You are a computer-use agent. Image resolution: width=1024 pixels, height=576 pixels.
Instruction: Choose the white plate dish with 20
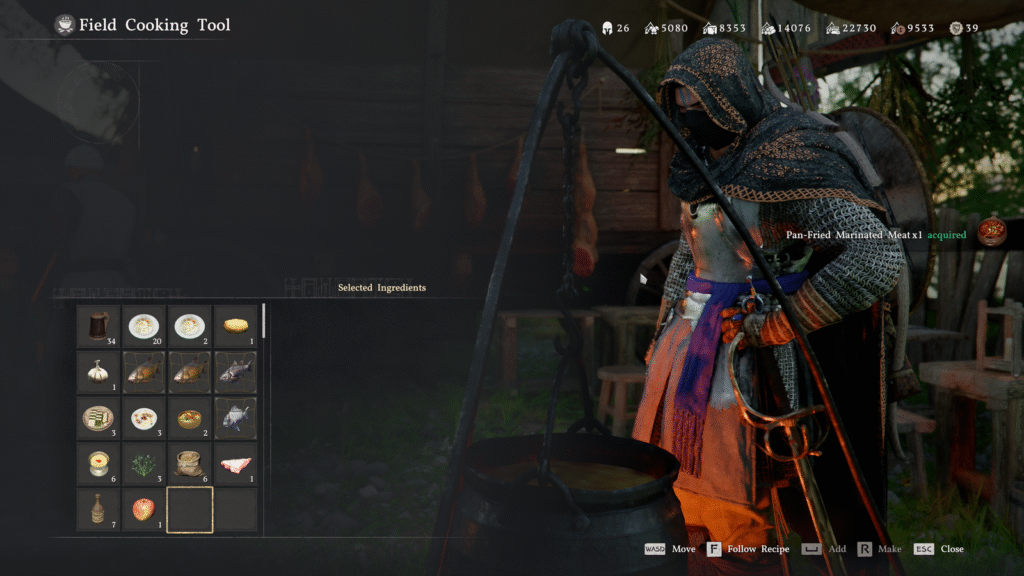(x=144, y=326)
